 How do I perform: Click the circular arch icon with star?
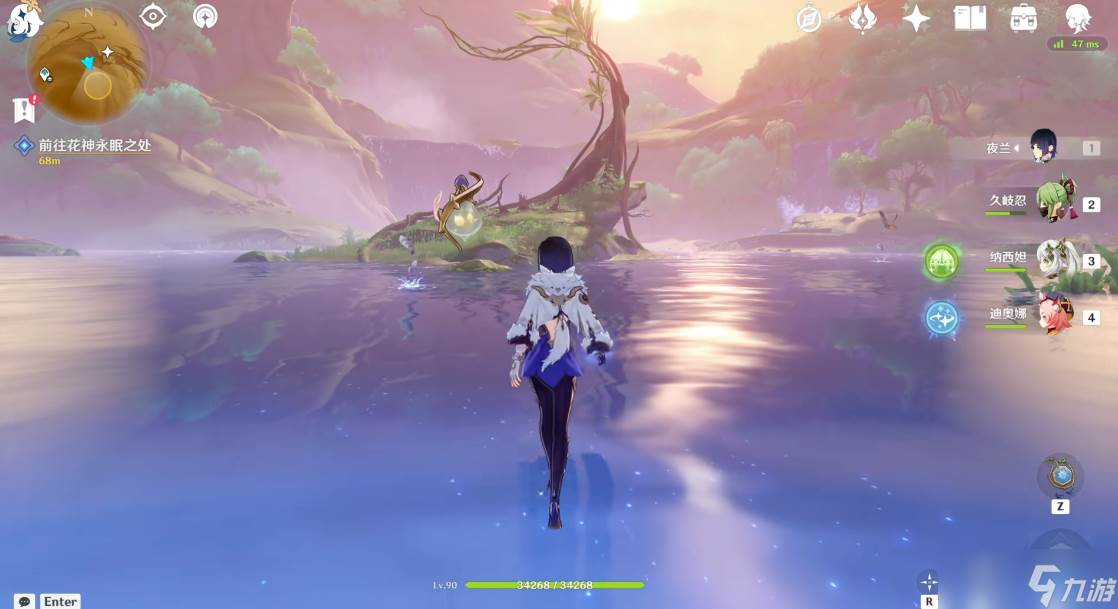click(205, 17)
